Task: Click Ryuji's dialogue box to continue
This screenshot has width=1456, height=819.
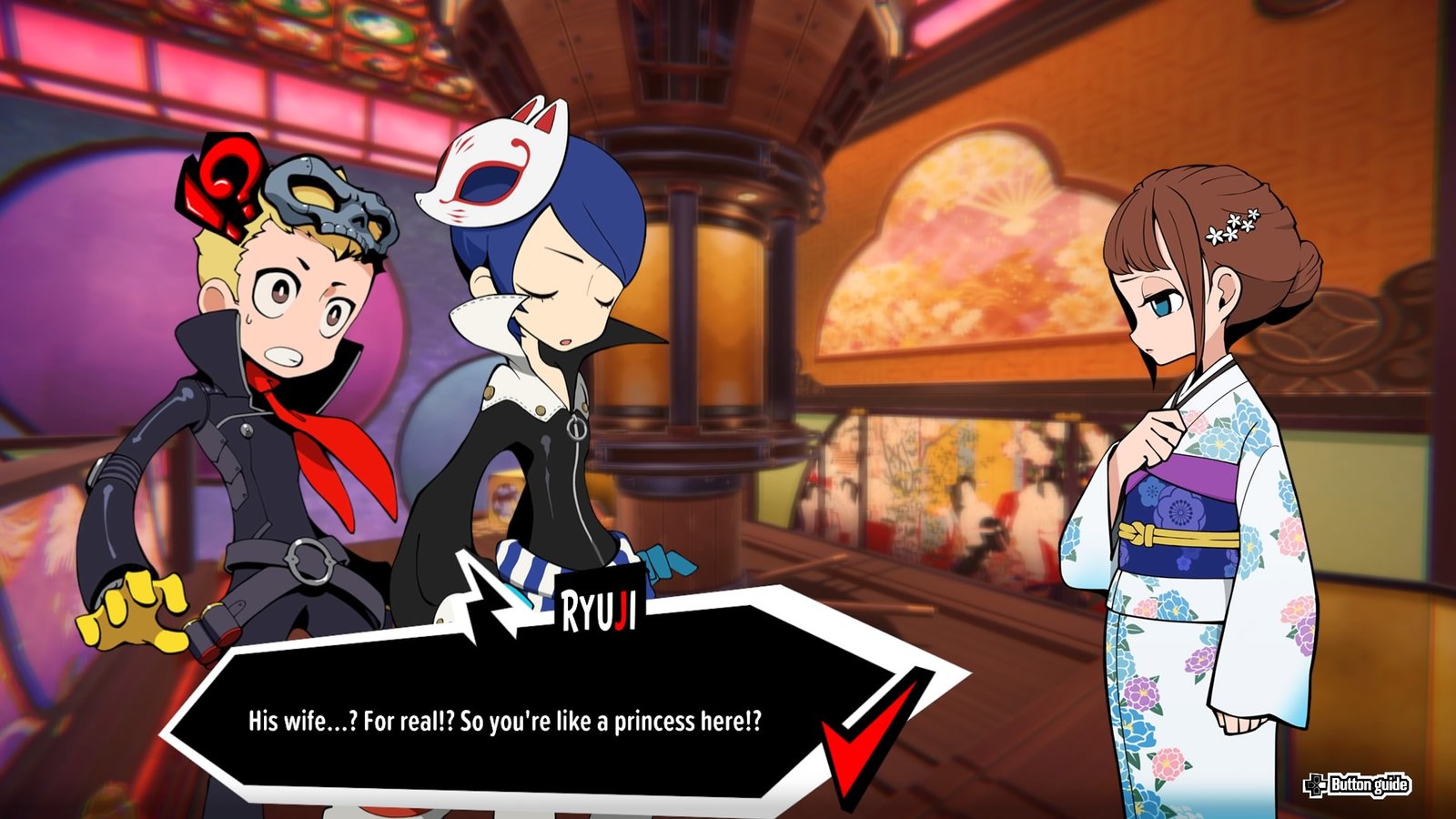Action: tap(505, 722)
